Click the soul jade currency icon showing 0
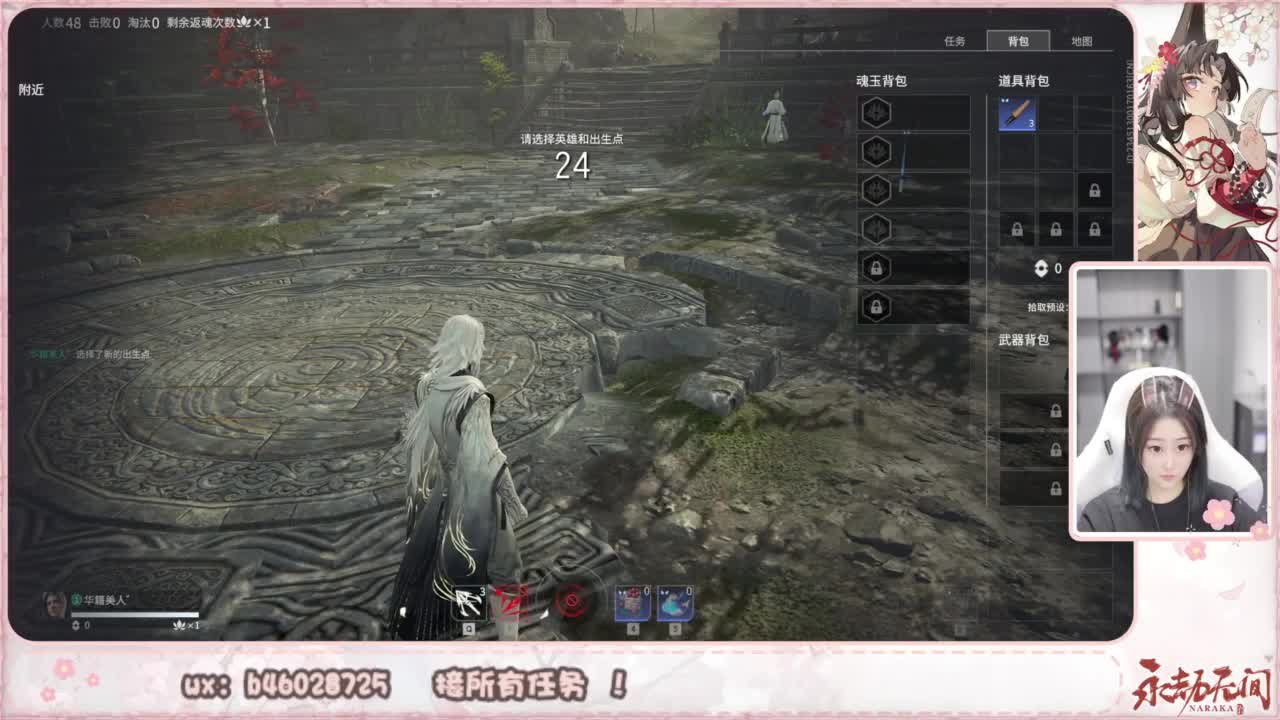The width and height of the screenshot is (1280, 720). [x=1043, y=267]
